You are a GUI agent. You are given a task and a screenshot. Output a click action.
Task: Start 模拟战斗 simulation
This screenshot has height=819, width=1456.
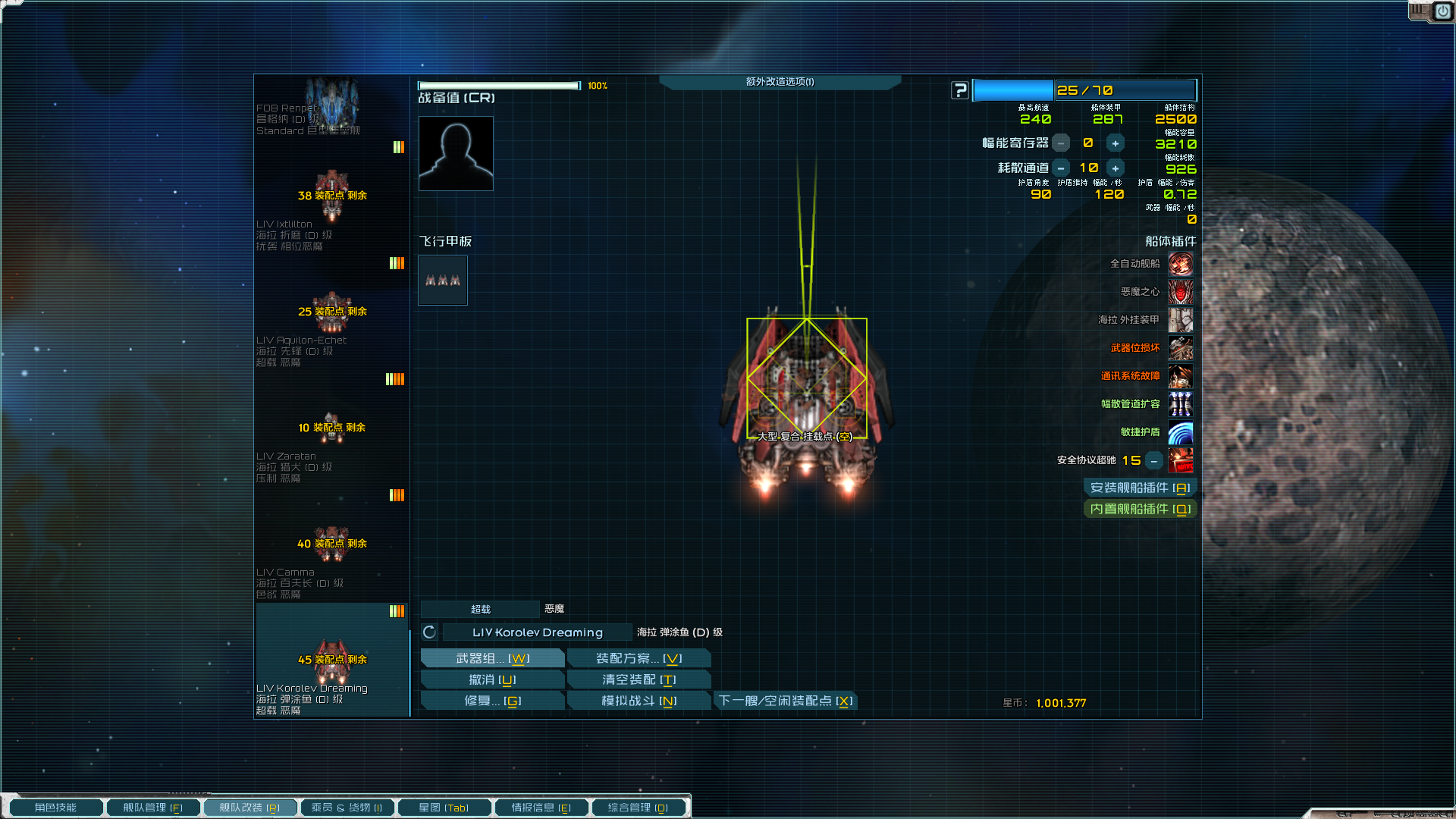pyautogui.click(x=639, y=701)
